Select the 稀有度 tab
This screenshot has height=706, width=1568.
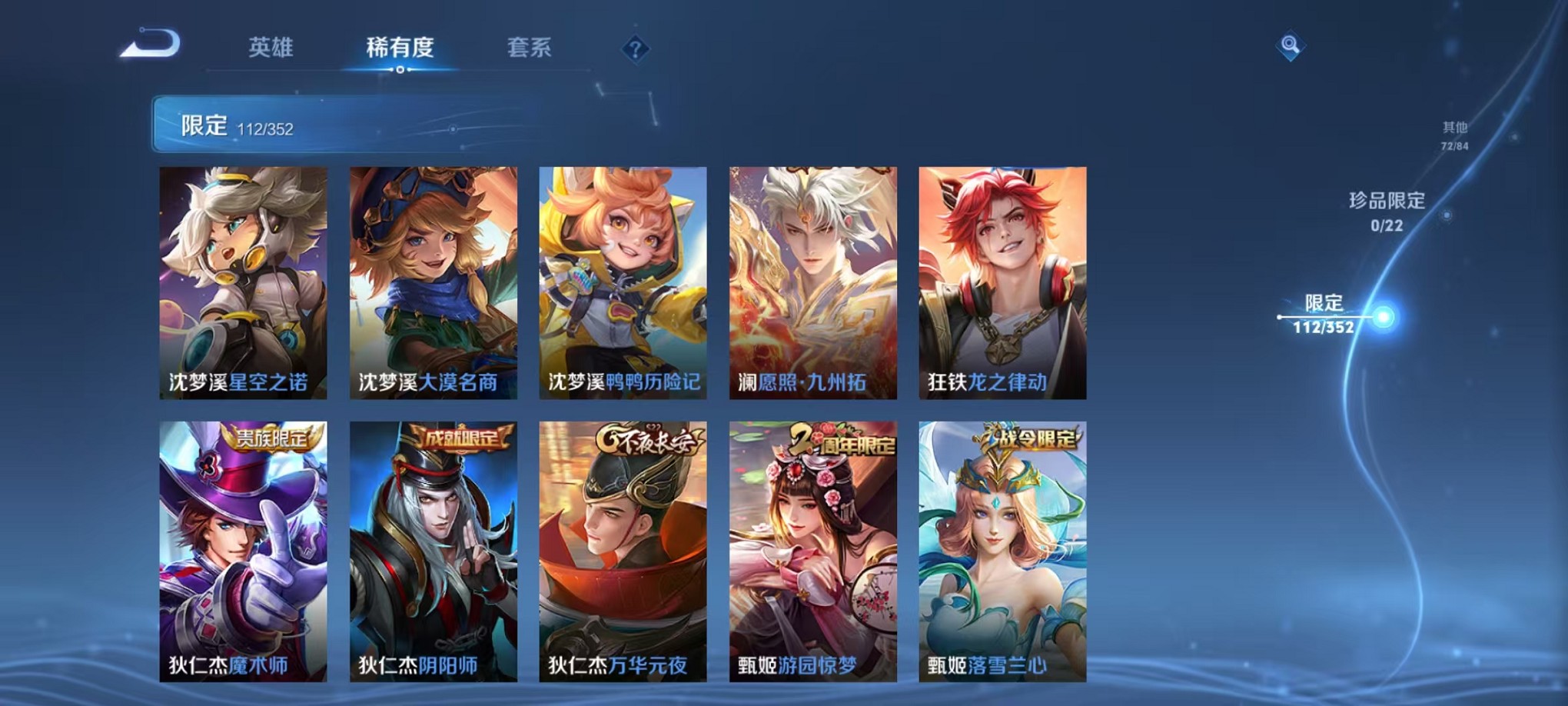click(x=399, y=47)
